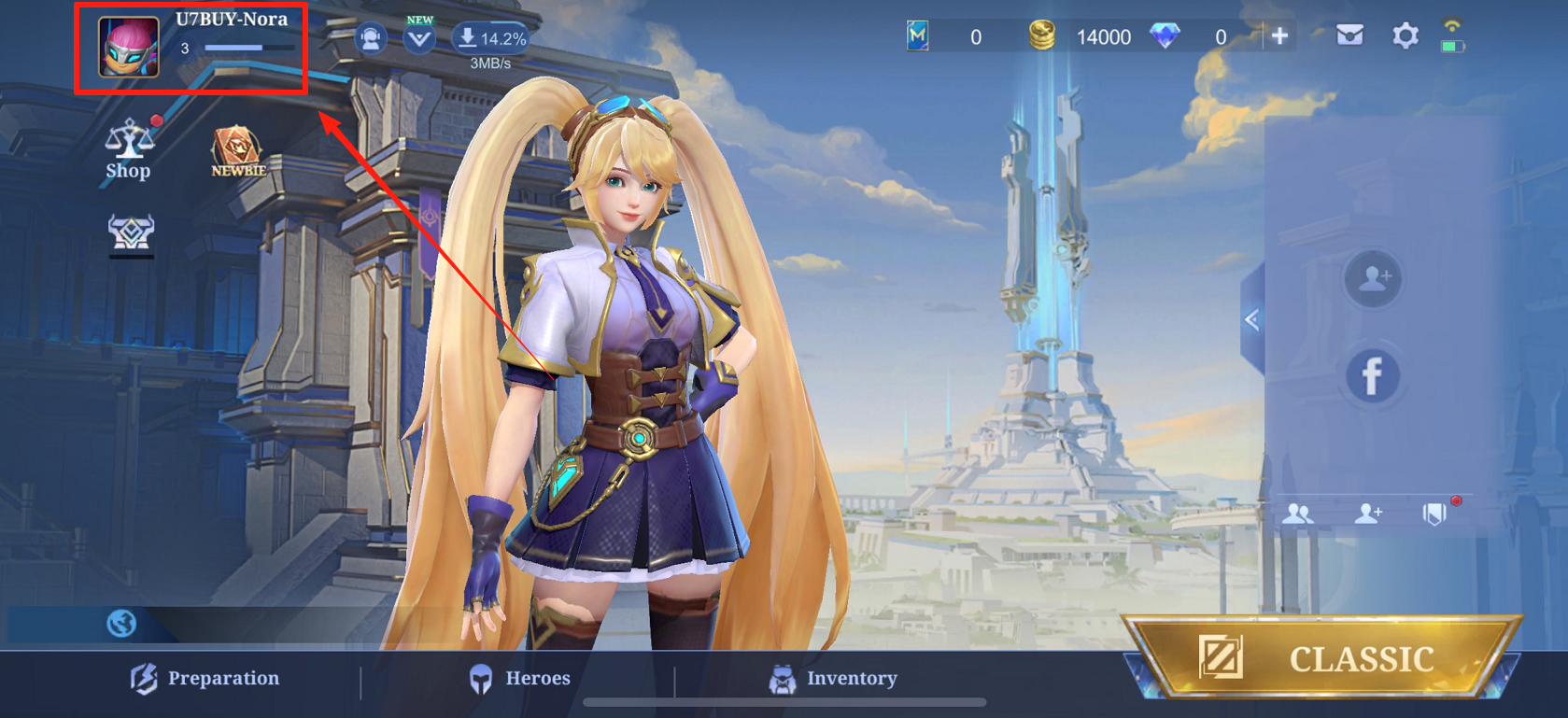Open the Heroes menu
This screenshot has width=1568, height=718.
519,679
